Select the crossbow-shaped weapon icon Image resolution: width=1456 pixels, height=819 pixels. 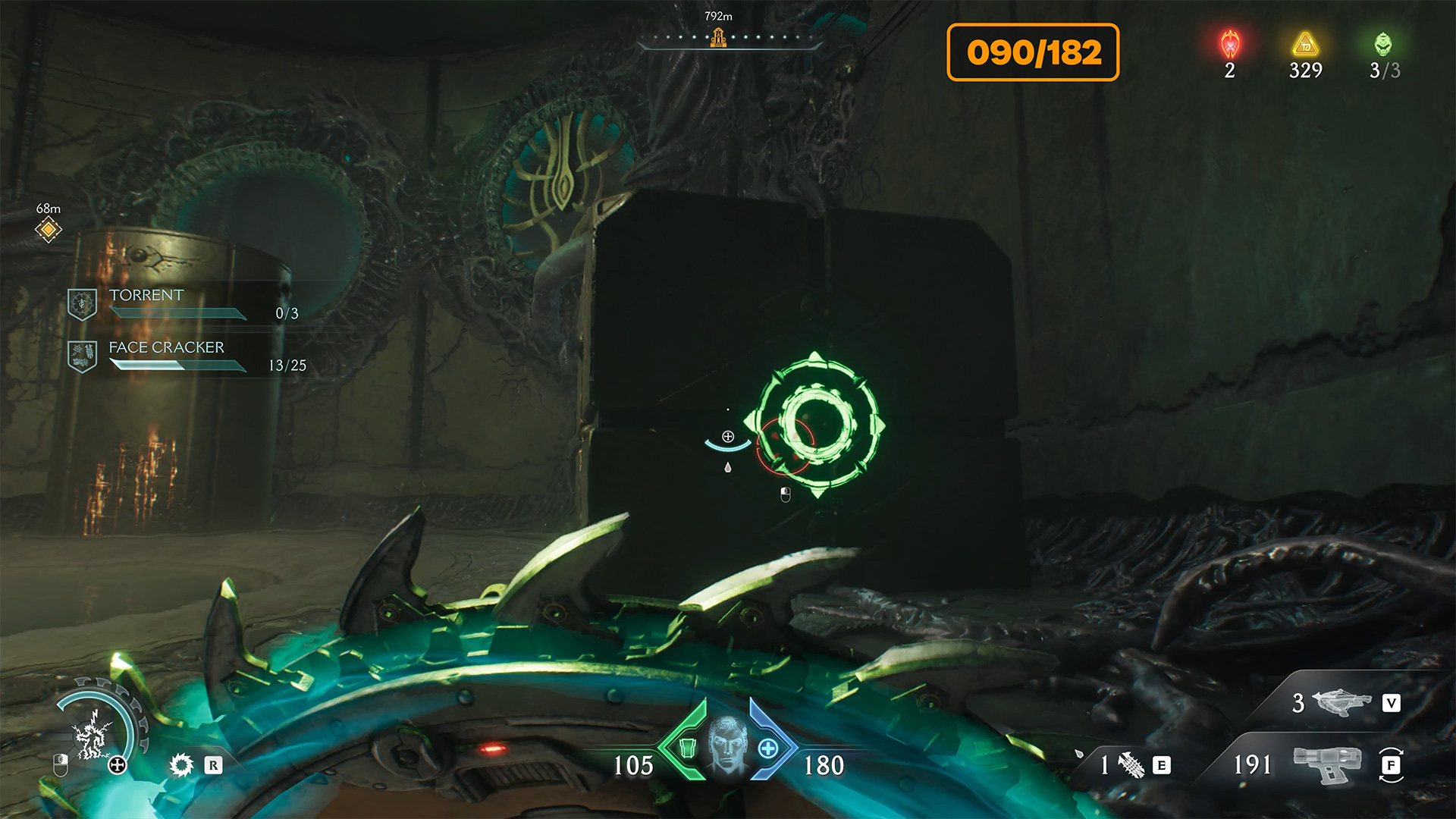coord(1341,702)
